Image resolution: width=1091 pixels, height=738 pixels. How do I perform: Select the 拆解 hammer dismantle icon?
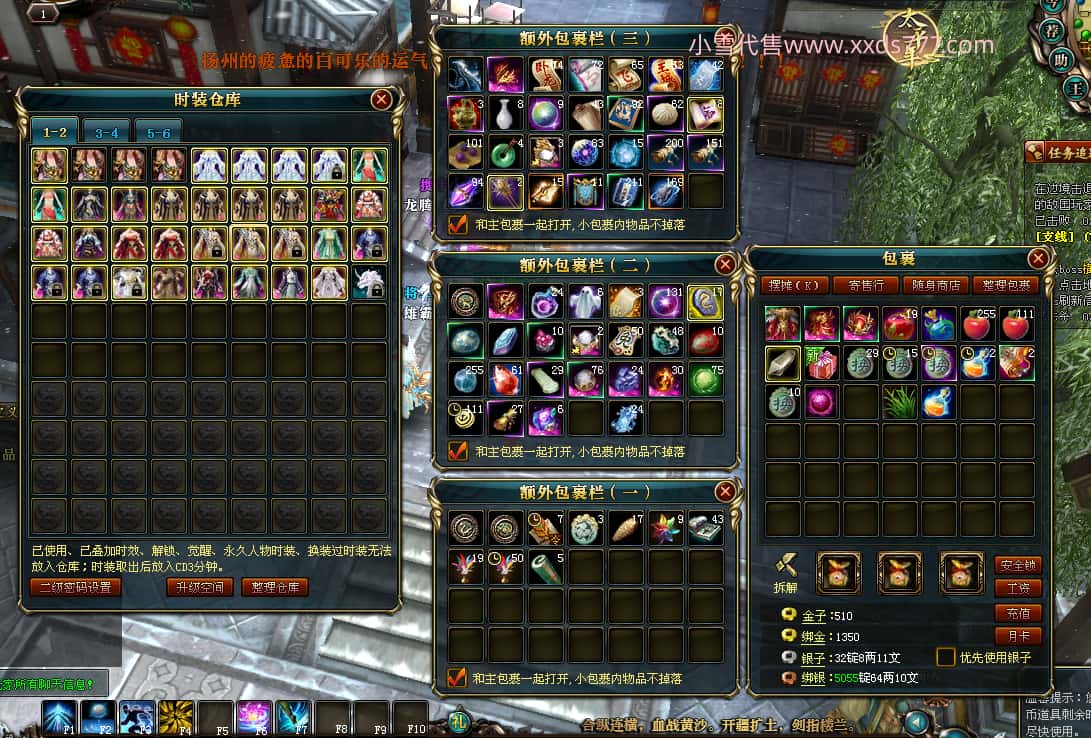click(x=786, y=567)
